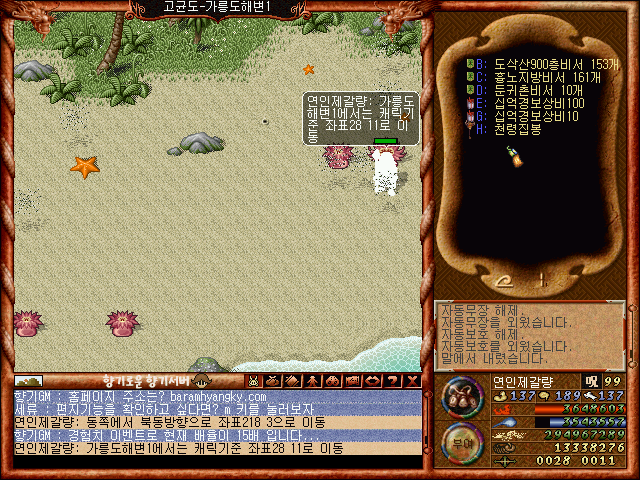Viewport: 640px width, 480px height.
Task: Pick the 십억경보상비10 inventory row
Action: (524, 116)
